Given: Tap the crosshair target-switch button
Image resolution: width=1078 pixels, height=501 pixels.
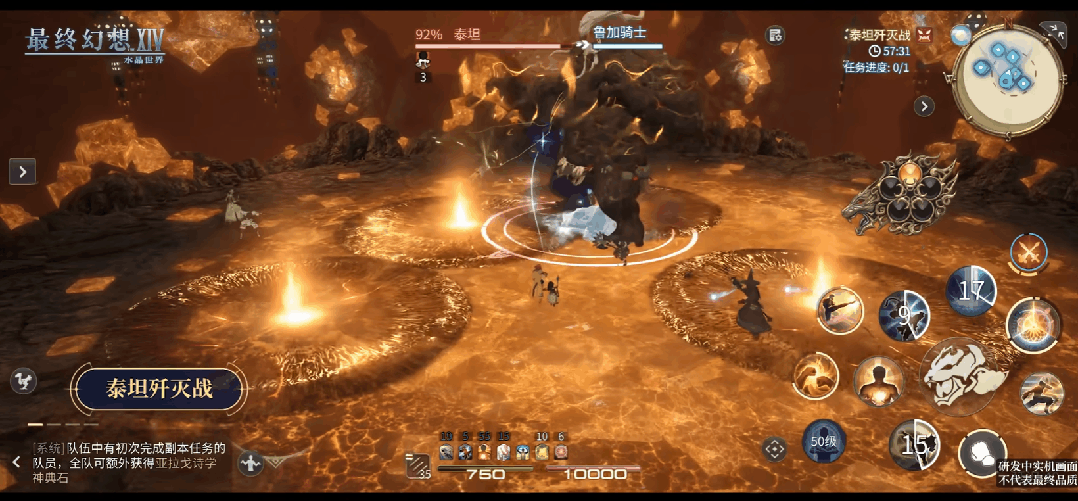Looking at the screenshot, I should click(774, 449).
